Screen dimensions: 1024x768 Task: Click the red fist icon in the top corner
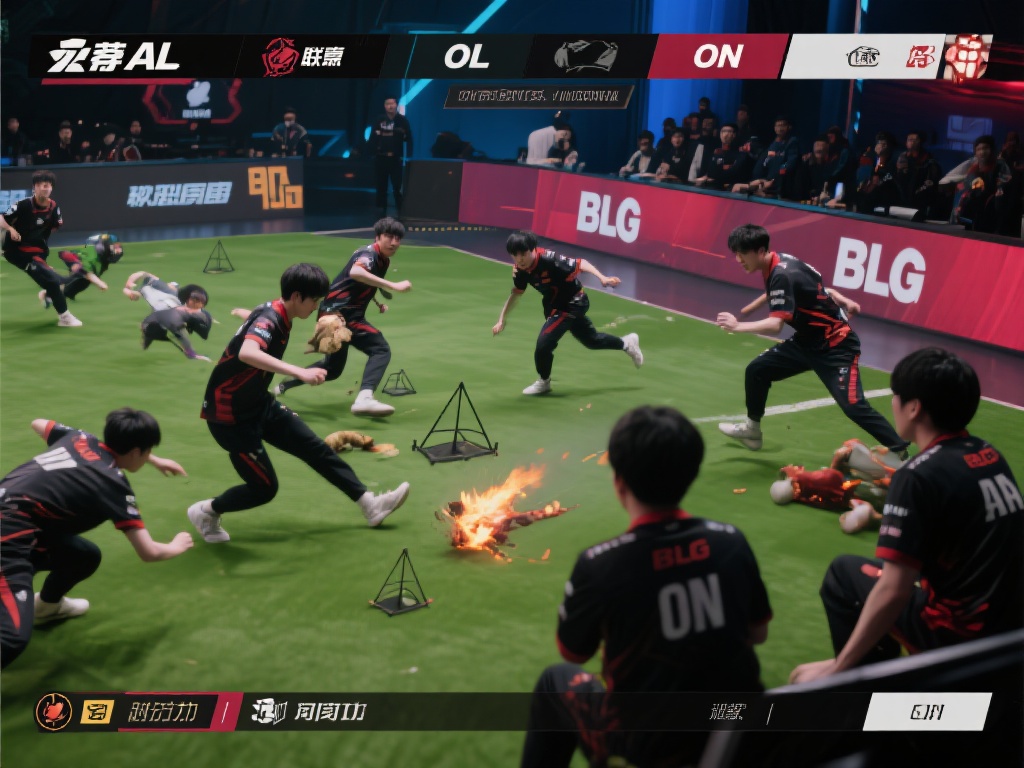click(x=967, y=57)
